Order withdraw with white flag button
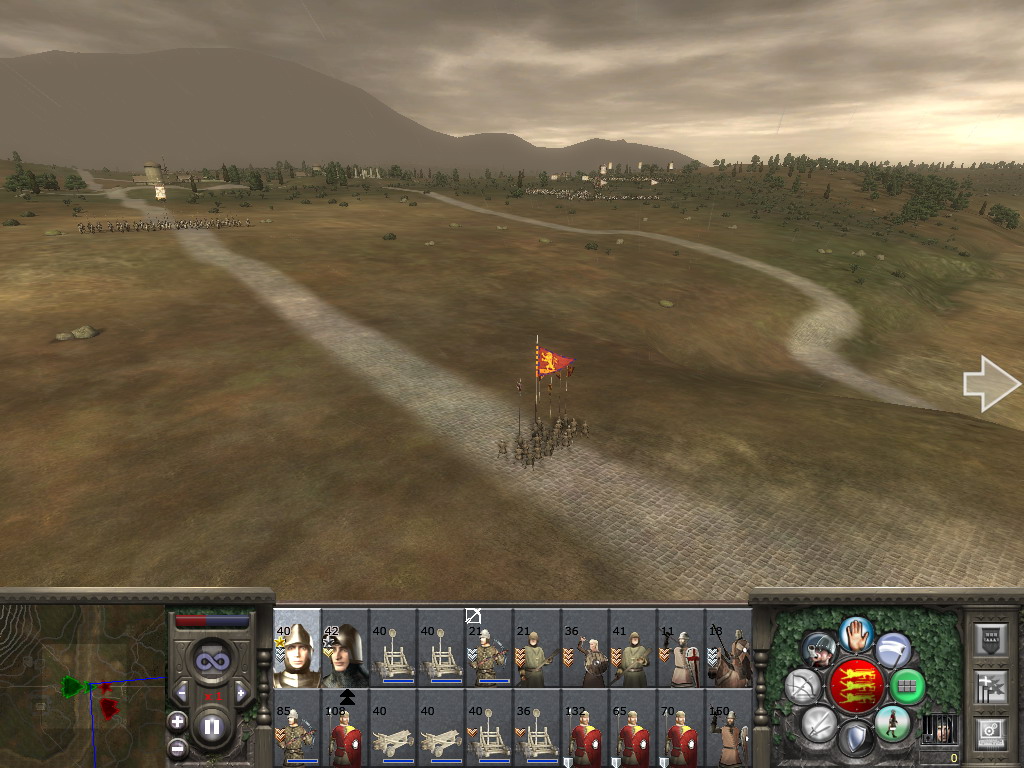The width and height of the screenshot is (1024, 768). tap(893, 650)
